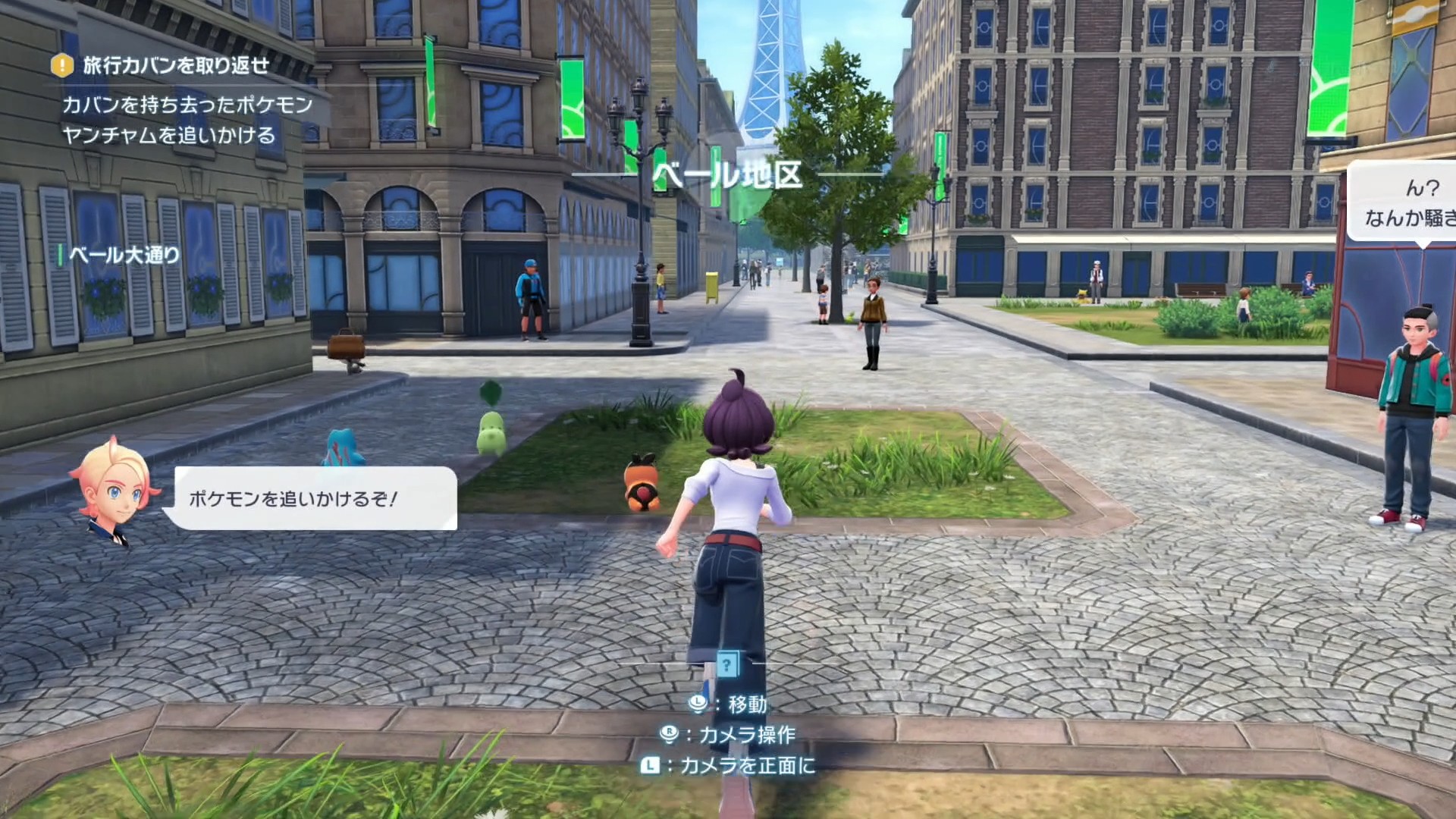Click the blue question mark marker

727,665
